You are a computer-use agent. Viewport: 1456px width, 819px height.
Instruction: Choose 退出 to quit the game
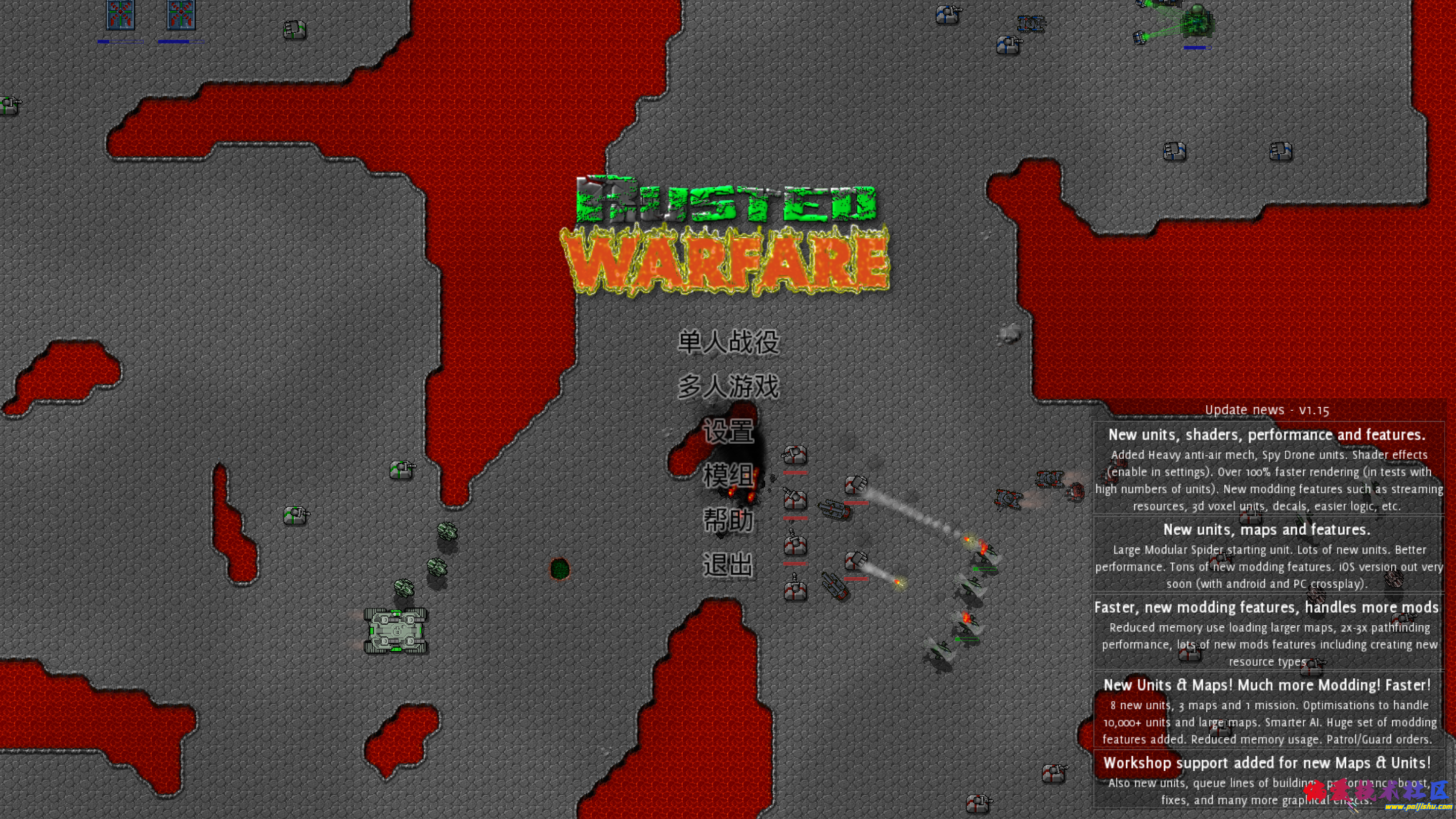728,565
